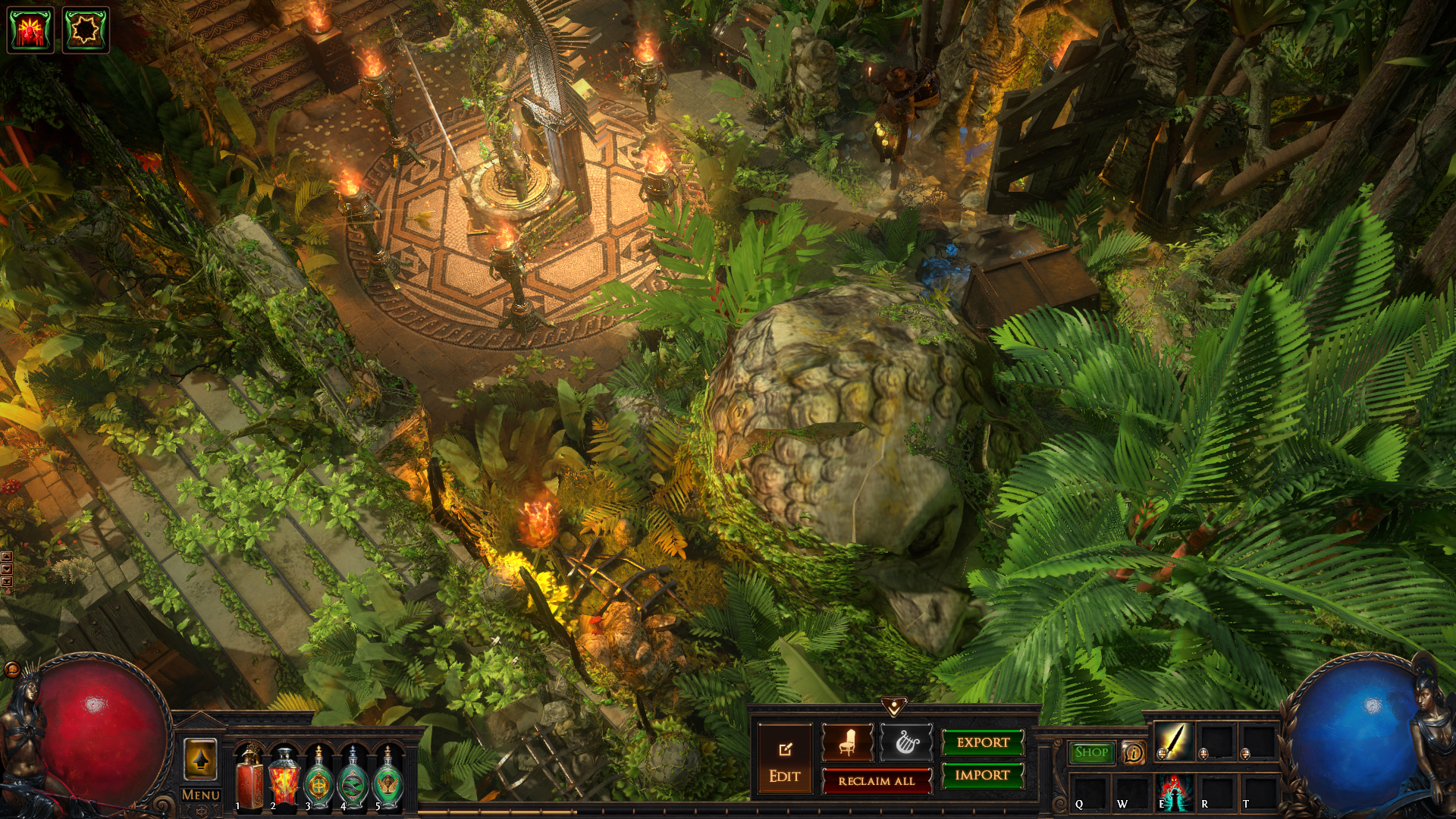Open hideout Edit mode

(784, 761)
